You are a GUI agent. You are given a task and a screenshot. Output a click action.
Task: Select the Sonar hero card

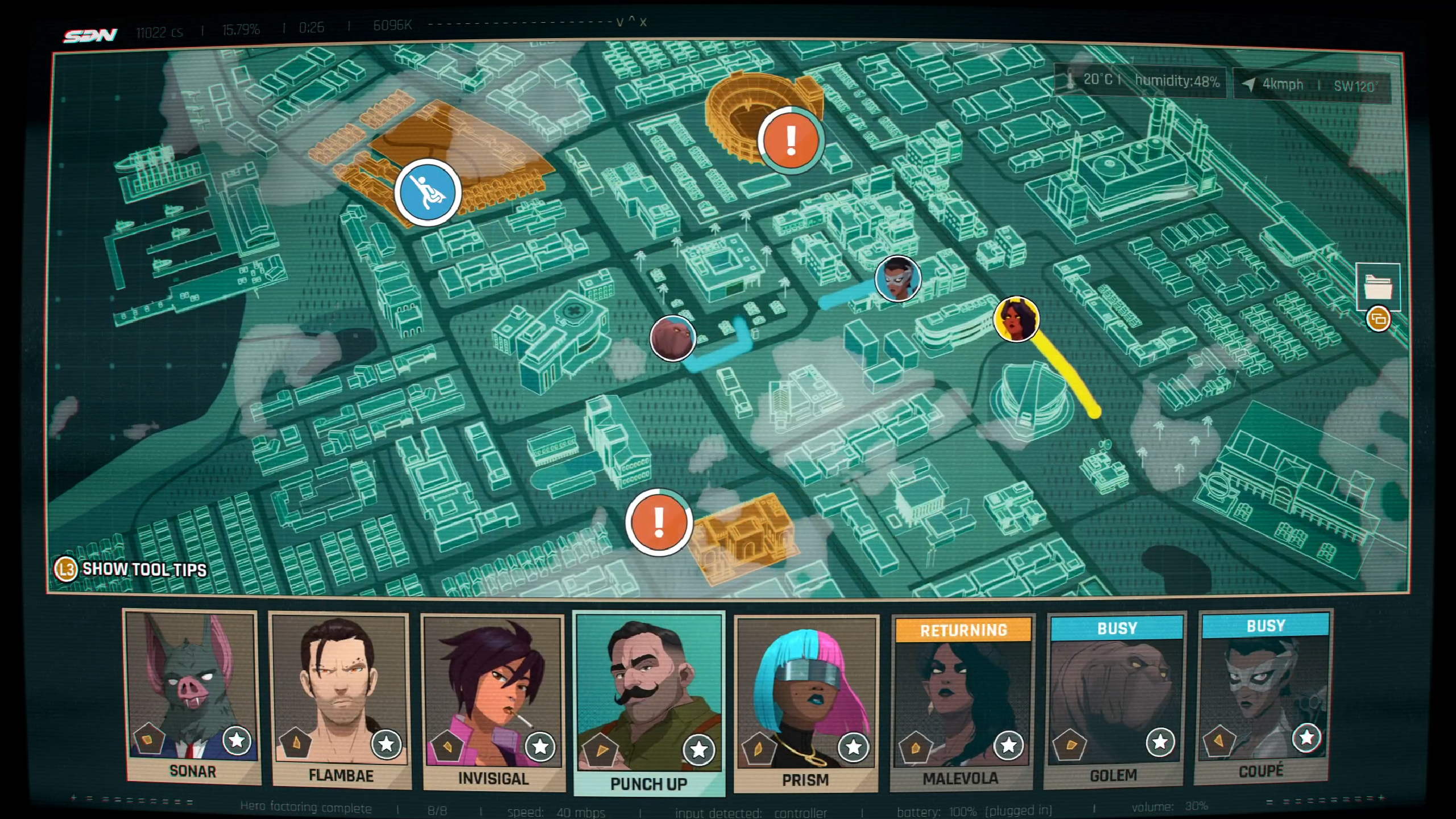(192, 697)
